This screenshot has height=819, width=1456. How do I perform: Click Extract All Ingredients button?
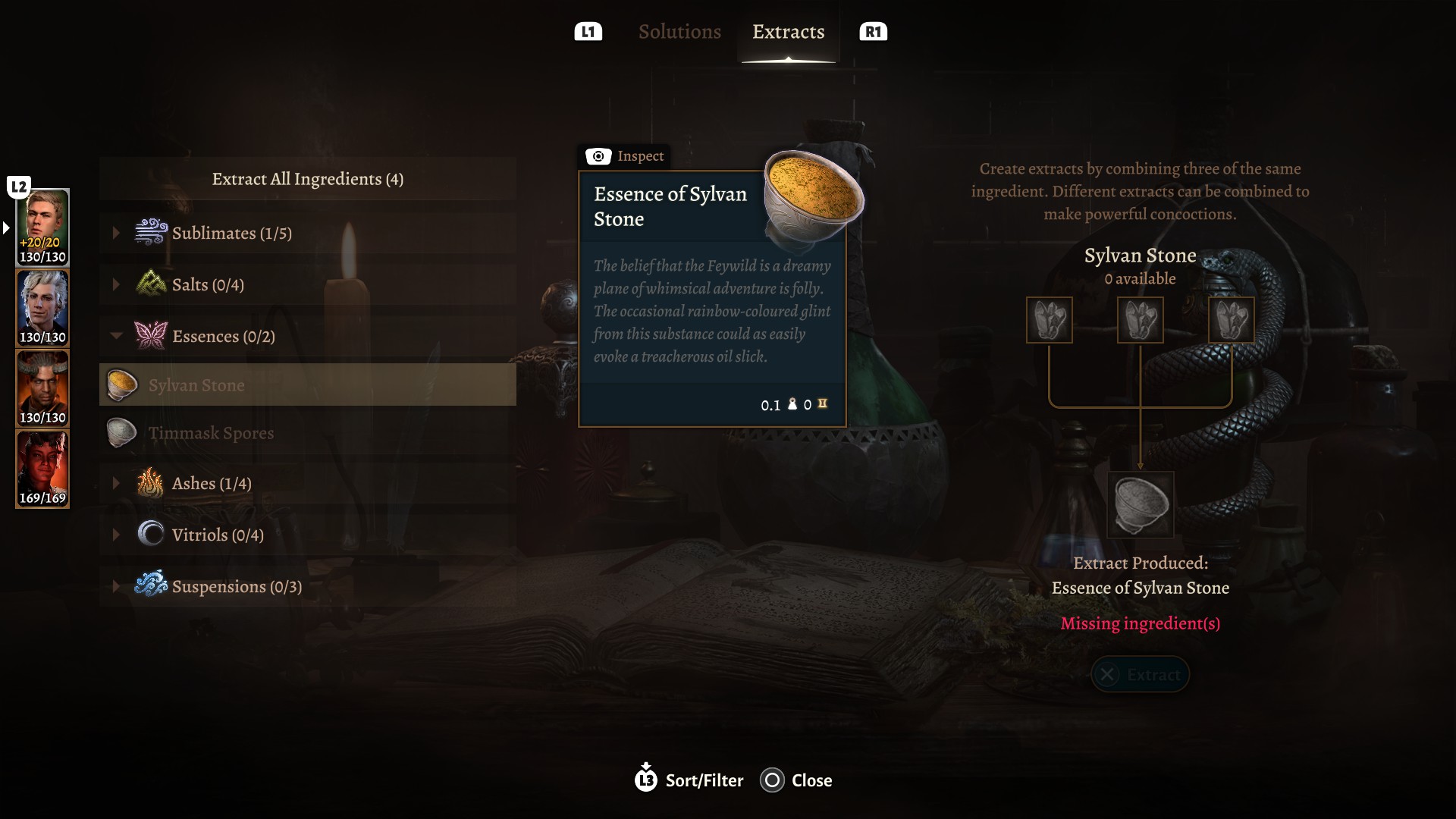tap(307, 179)
